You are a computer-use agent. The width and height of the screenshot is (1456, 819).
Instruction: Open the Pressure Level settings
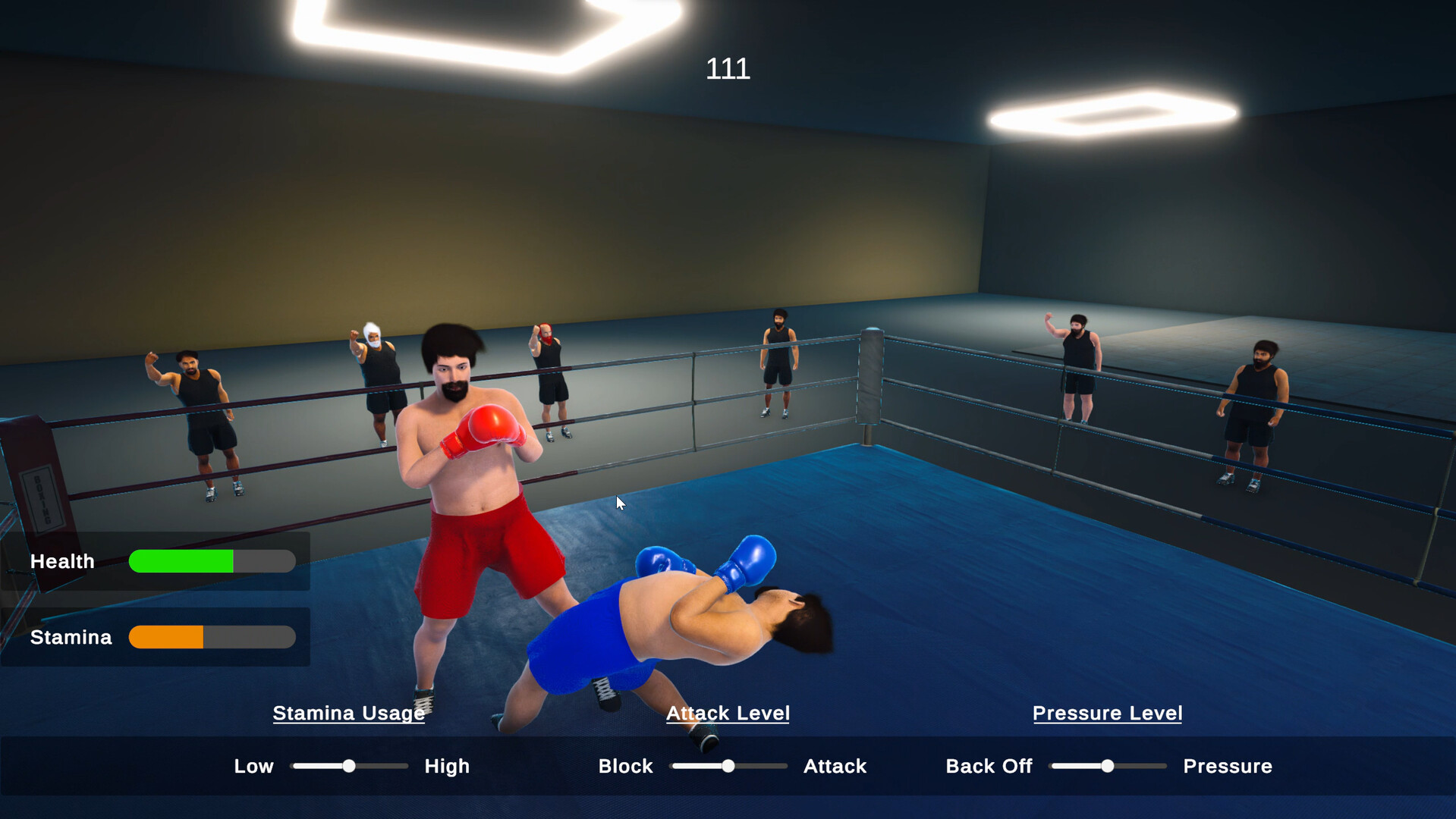click(1107, 714)
